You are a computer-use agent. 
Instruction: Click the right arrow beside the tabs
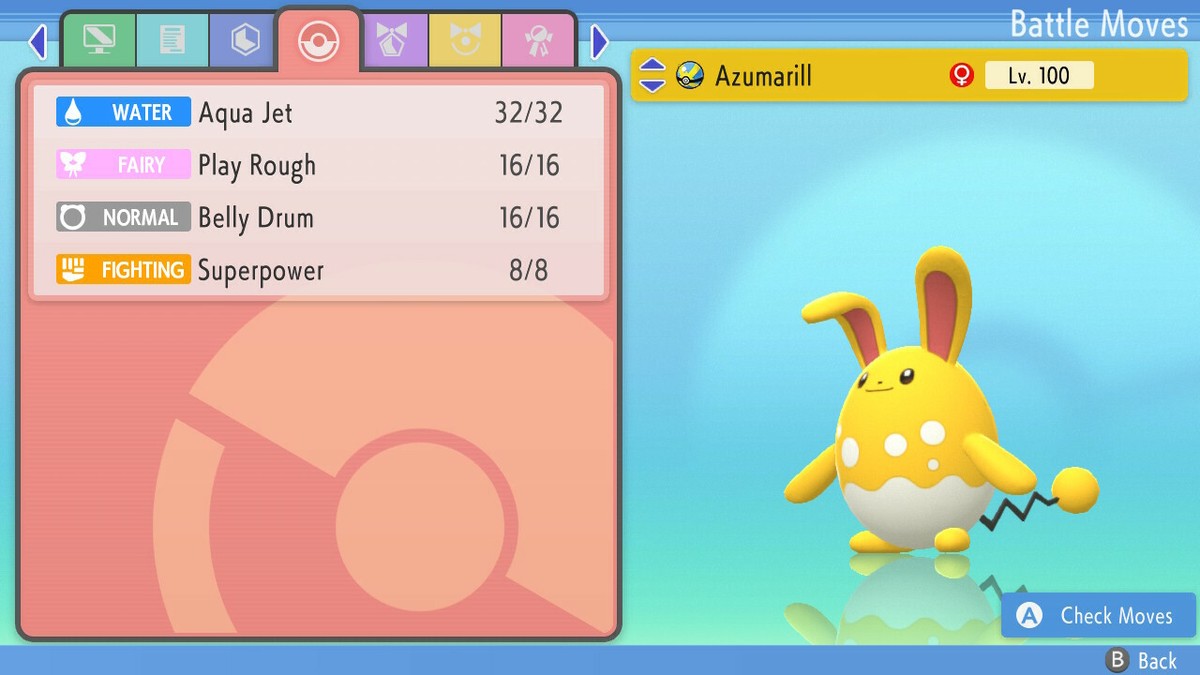coord(599,41)
